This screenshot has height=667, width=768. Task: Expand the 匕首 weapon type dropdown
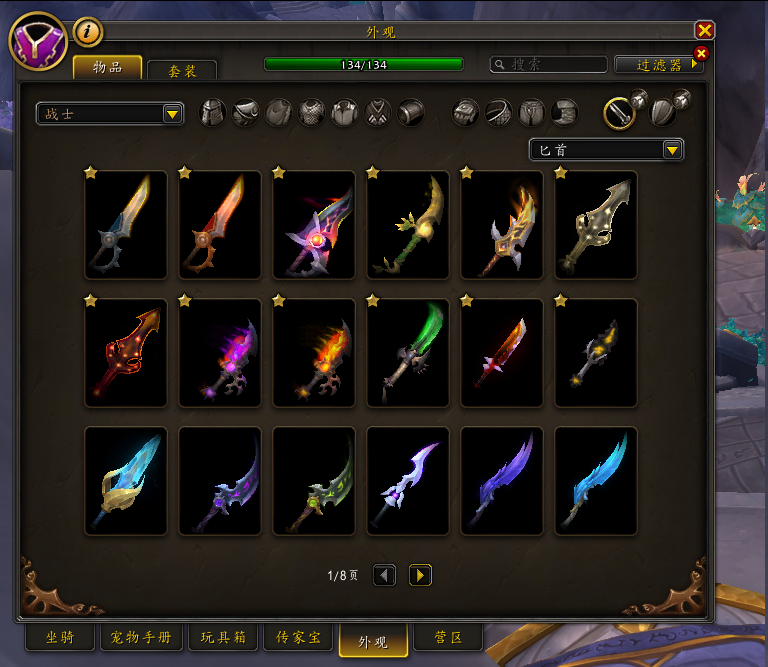606,150
